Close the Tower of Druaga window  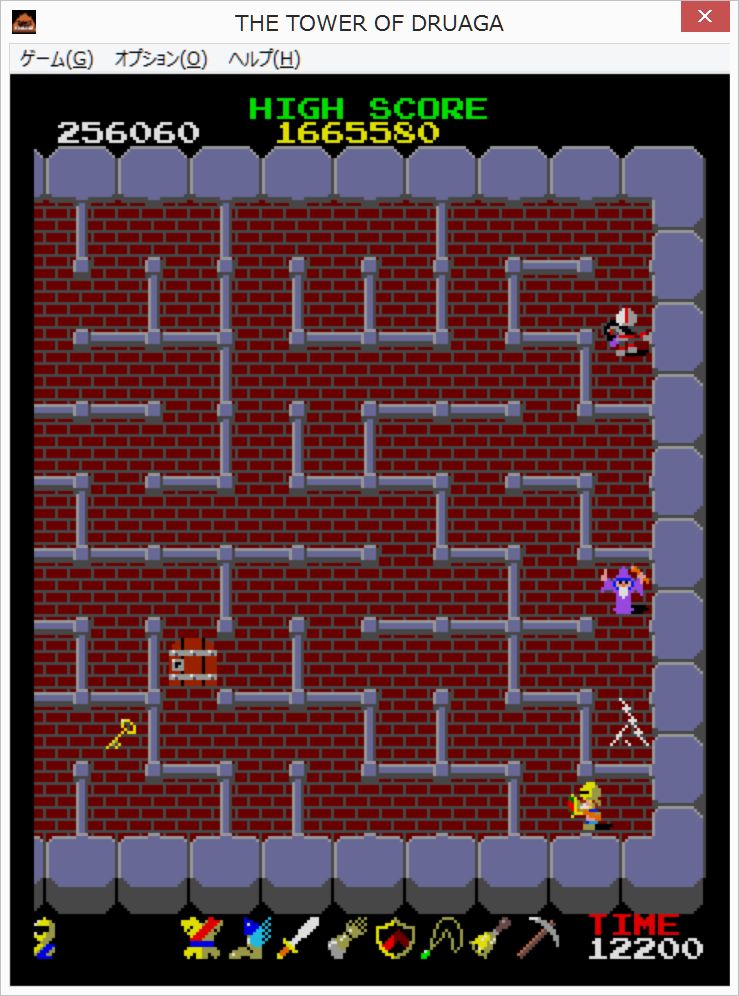tap(704, 18)
